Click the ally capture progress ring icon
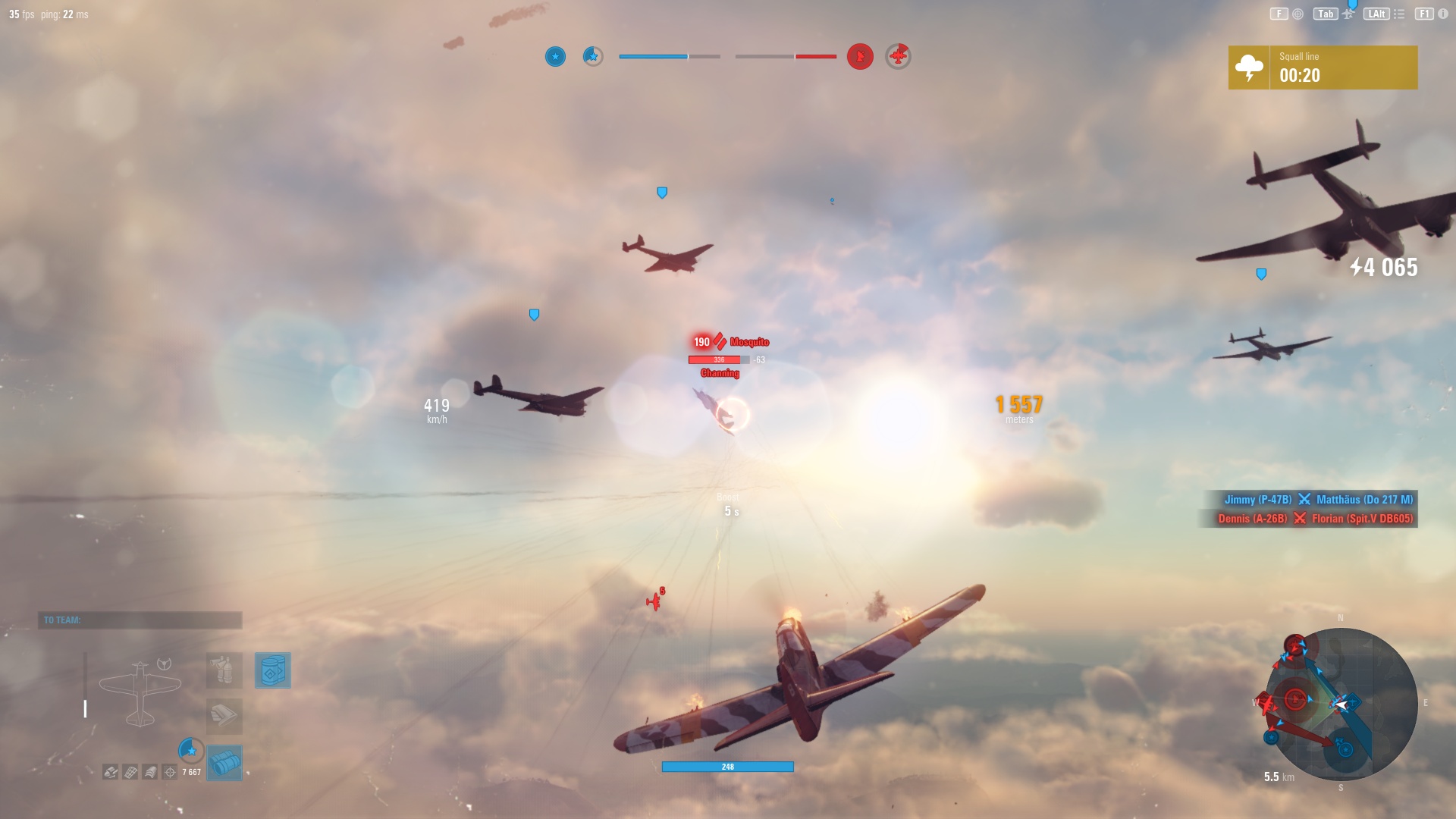This screenshot has width=1456, height=819. tap(191, 752)
